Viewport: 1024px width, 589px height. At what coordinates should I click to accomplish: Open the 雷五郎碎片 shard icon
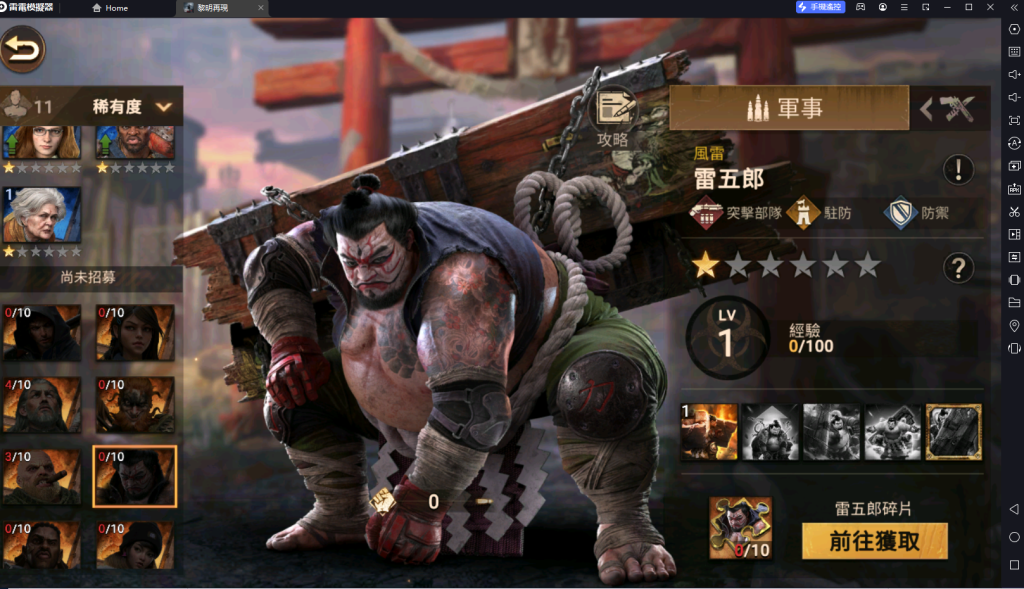pos(740,527)
